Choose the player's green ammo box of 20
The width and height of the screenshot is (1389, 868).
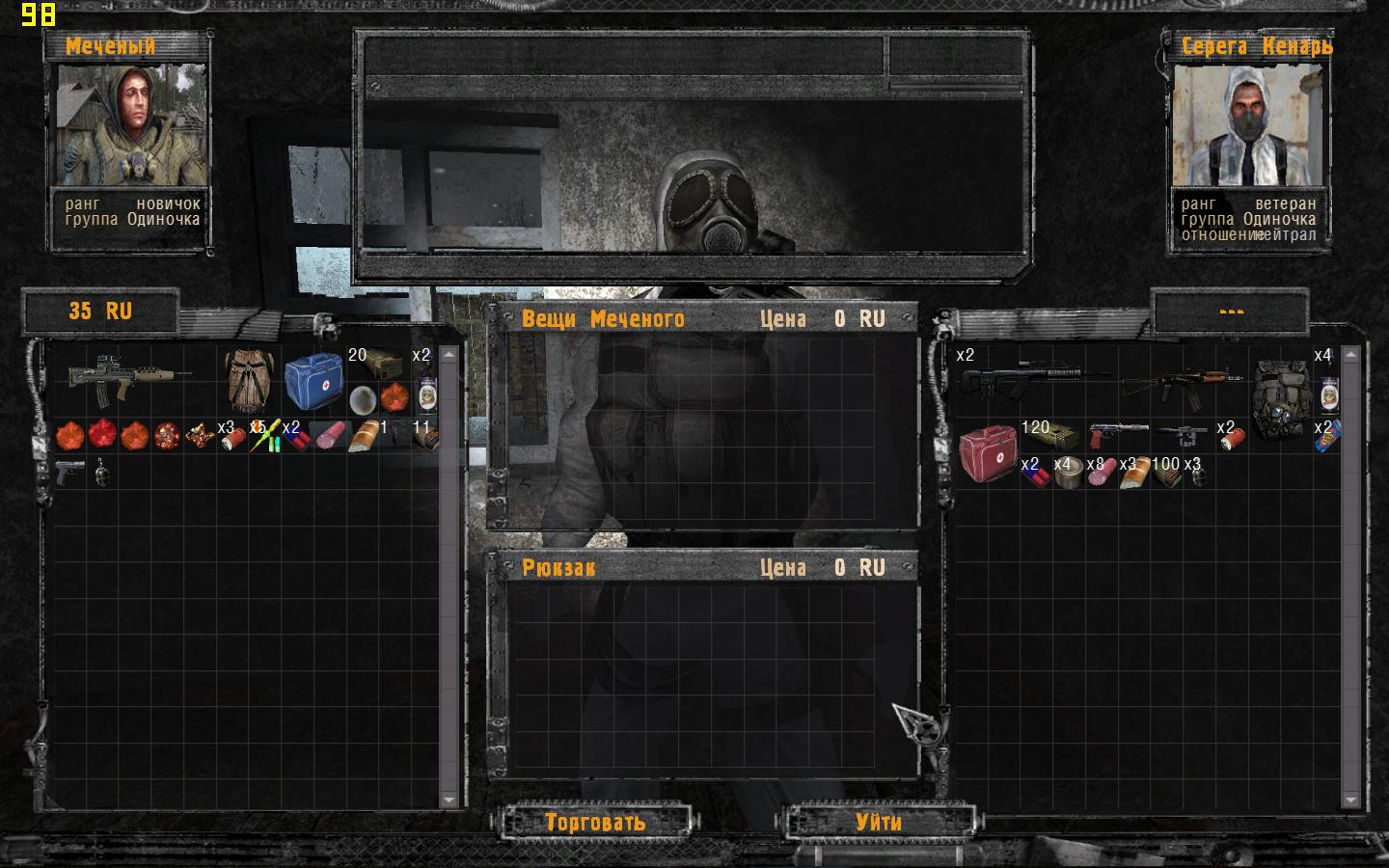tap(379, 362)
